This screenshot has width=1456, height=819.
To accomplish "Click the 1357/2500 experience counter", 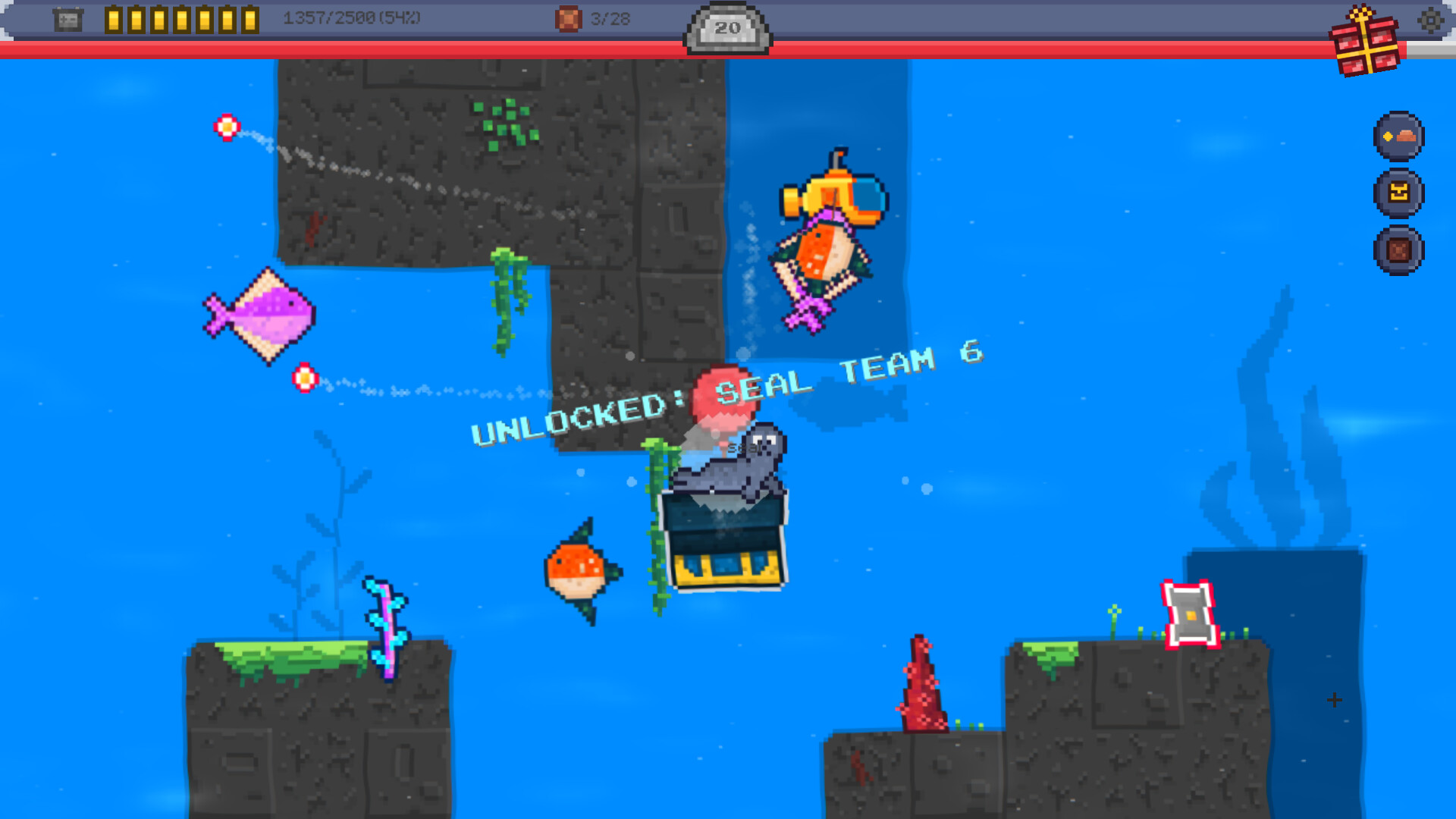I will [x=349, y=19].
